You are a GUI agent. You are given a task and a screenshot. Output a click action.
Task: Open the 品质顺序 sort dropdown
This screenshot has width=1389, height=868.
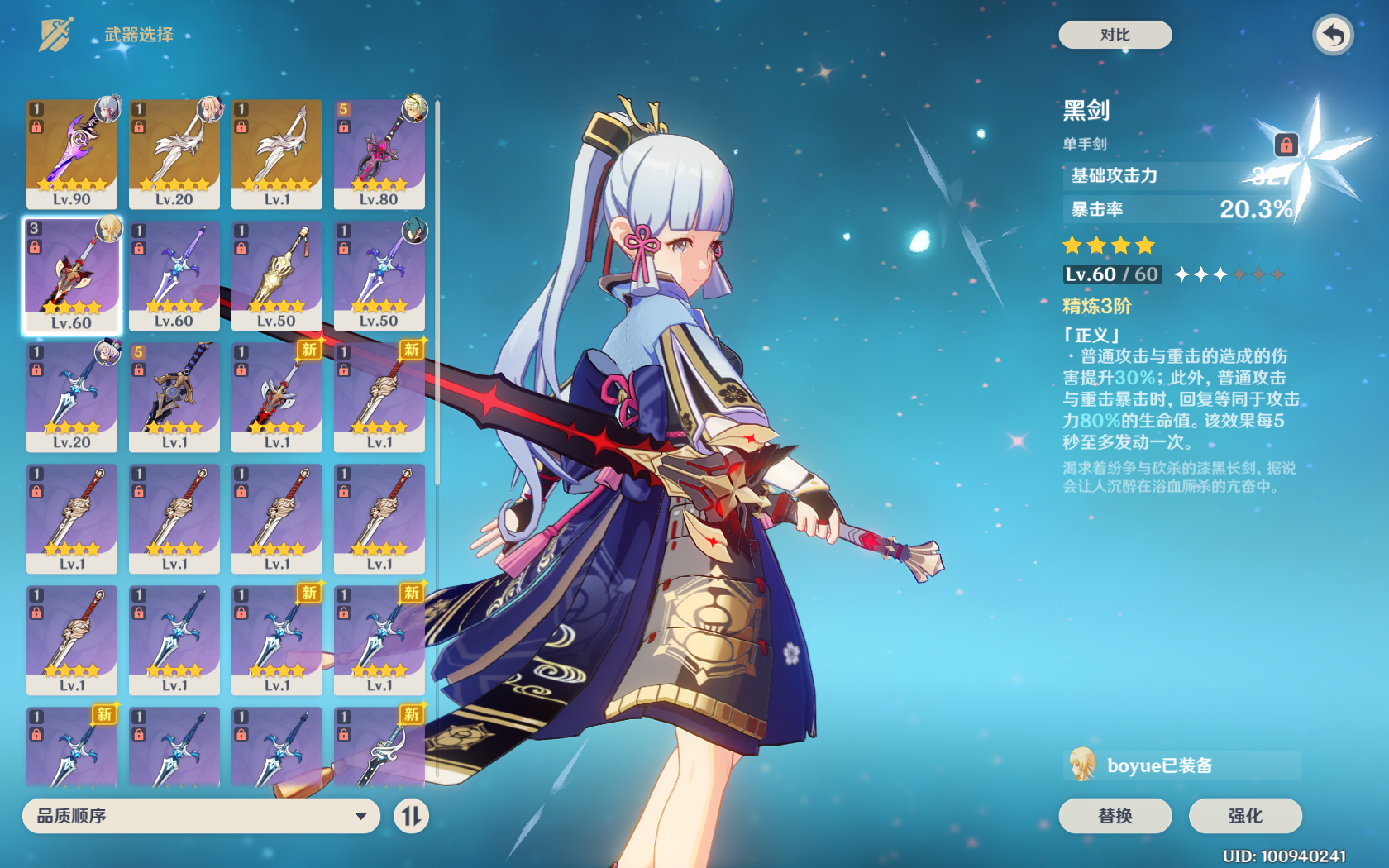[201, 816]
